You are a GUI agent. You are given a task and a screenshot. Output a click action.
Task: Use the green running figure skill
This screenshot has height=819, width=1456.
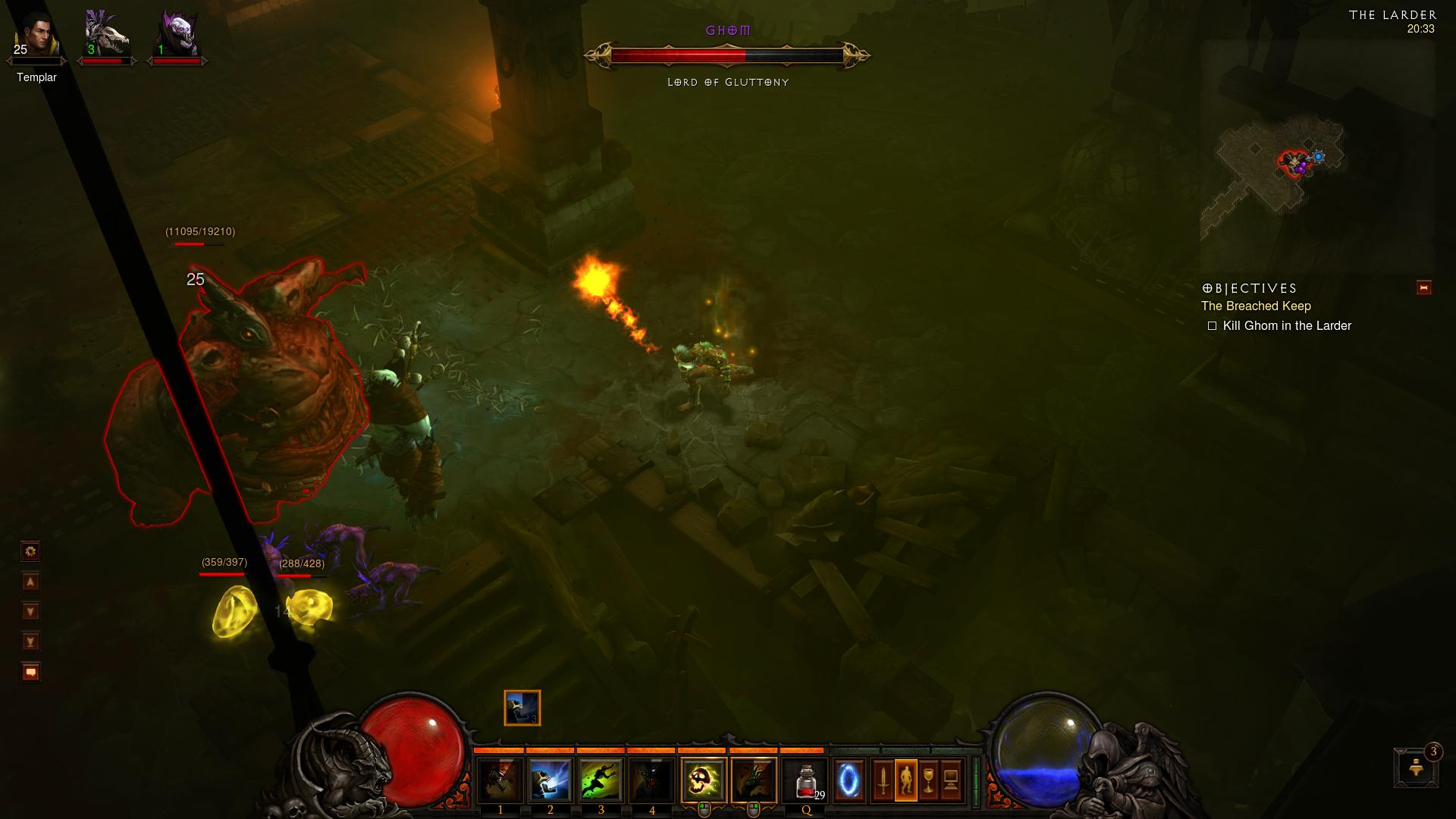[601, 780]
